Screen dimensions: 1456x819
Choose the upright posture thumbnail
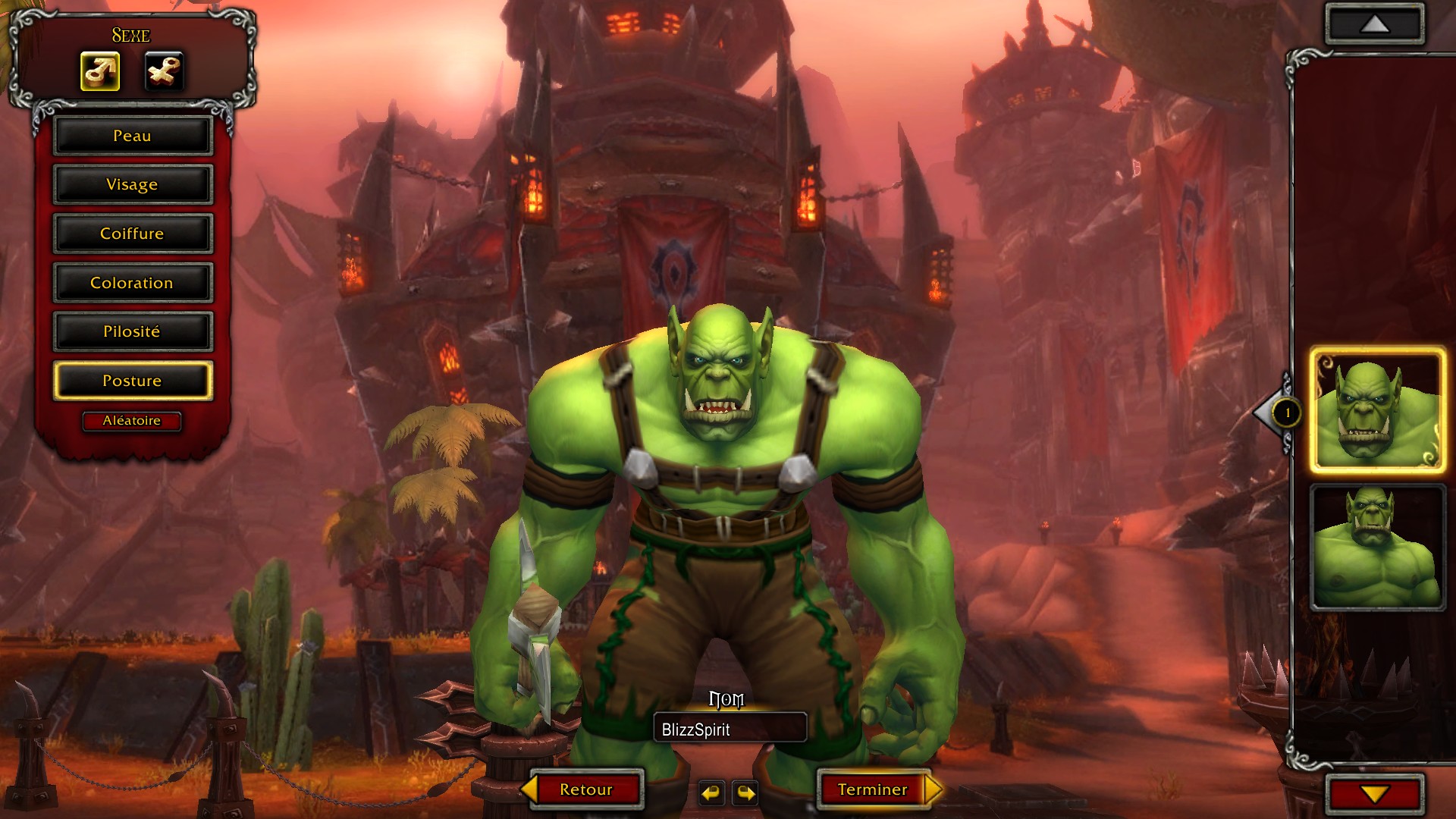coord(1377,548)
